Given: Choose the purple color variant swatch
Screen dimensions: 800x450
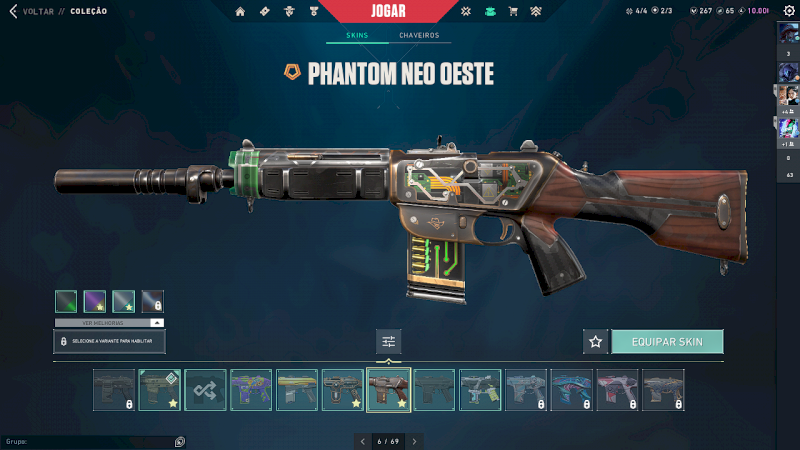Looking at the screenshot, I should coord(96,300).
